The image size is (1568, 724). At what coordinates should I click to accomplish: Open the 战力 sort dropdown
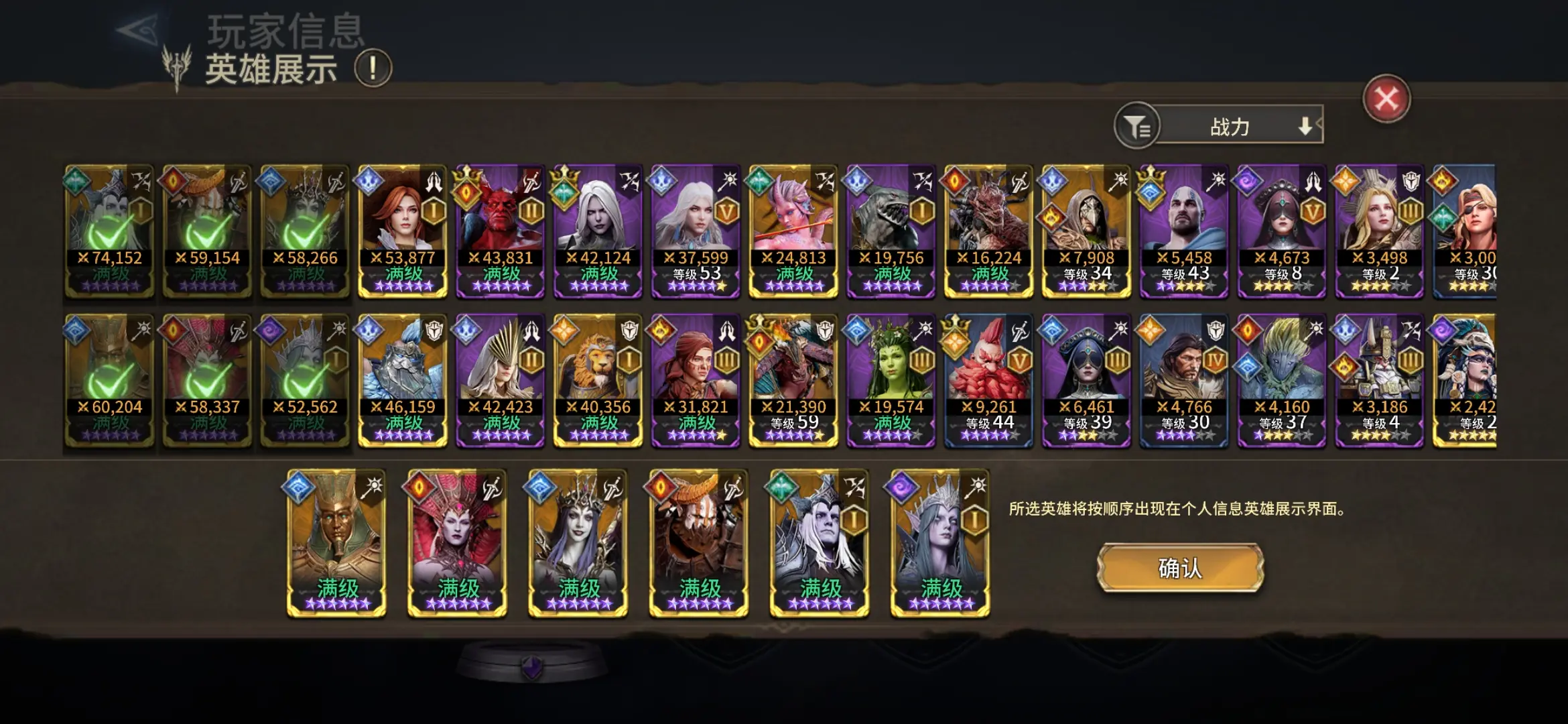(1240, 125)
